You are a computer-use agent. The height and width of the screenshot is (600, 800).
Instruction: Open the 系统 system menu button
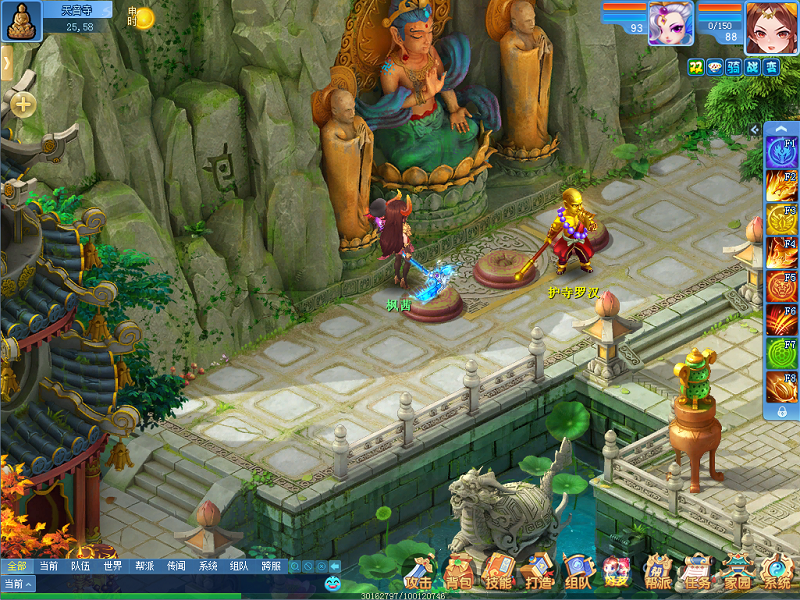click(x=776, y=573)
